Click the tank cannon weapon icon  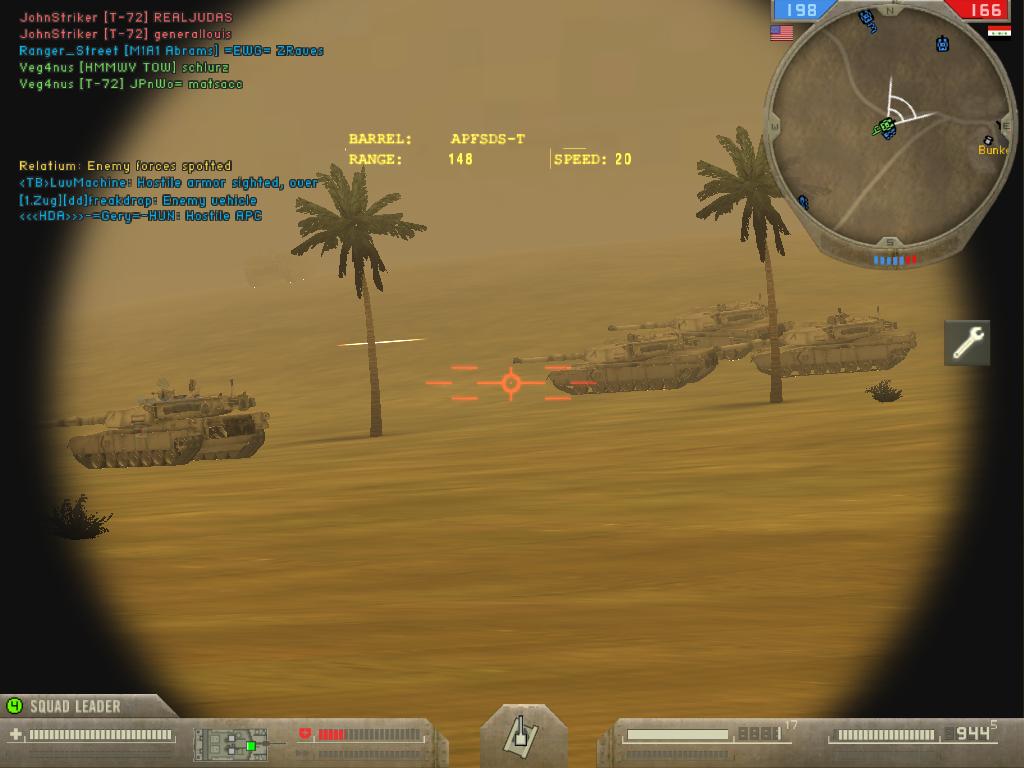522,735
